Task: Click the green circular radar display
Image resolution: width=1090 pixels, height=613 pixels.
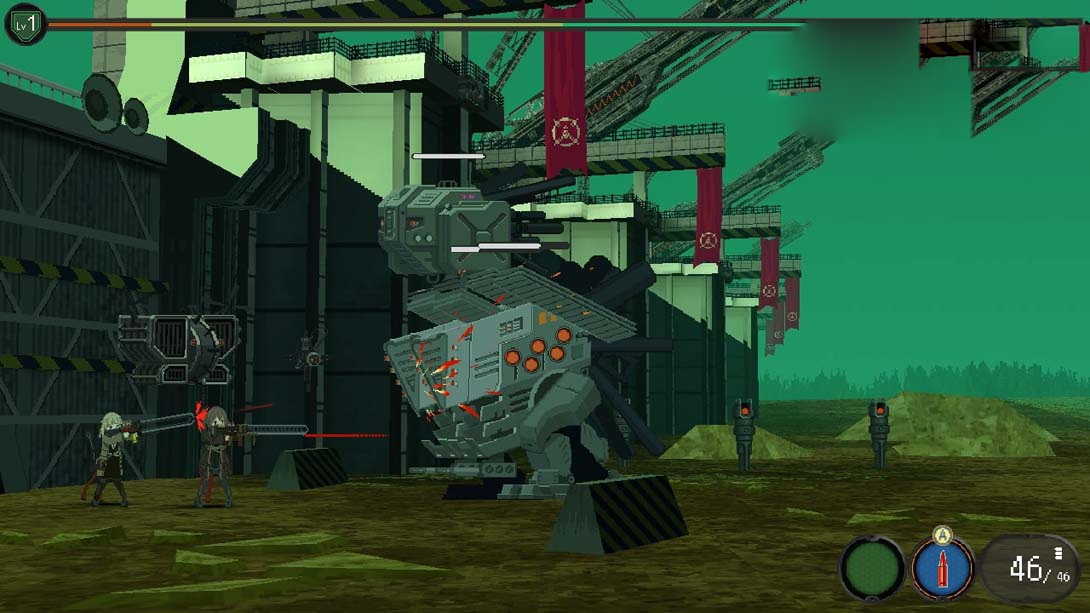Action: click(x=871, y=569)
